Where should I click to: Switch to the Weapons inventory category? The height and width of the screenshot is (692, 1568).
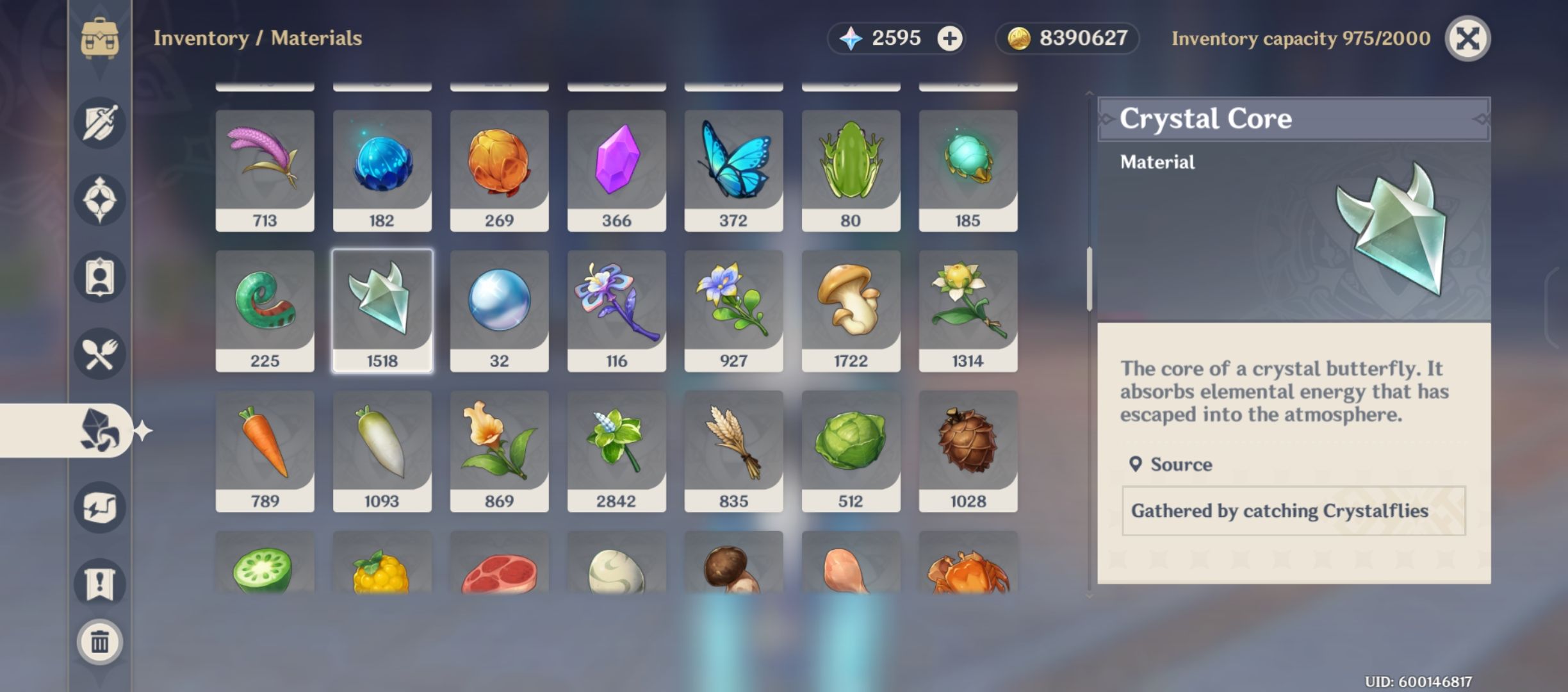(x=99, y=123)
